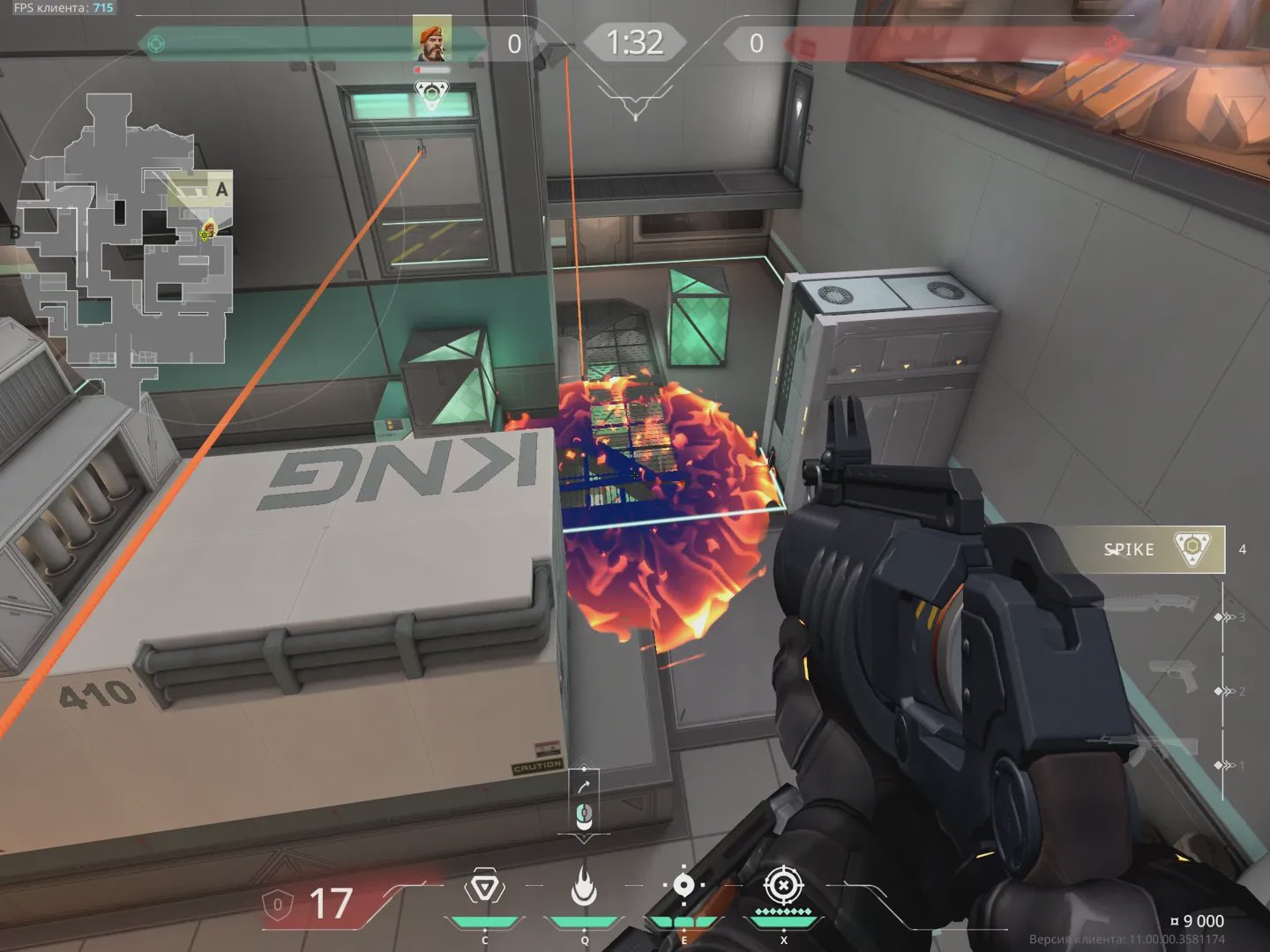Activate the Stim Beacon ability icon
The height and width of the screenshot is (952, 1270).
[x=483, y=887]
